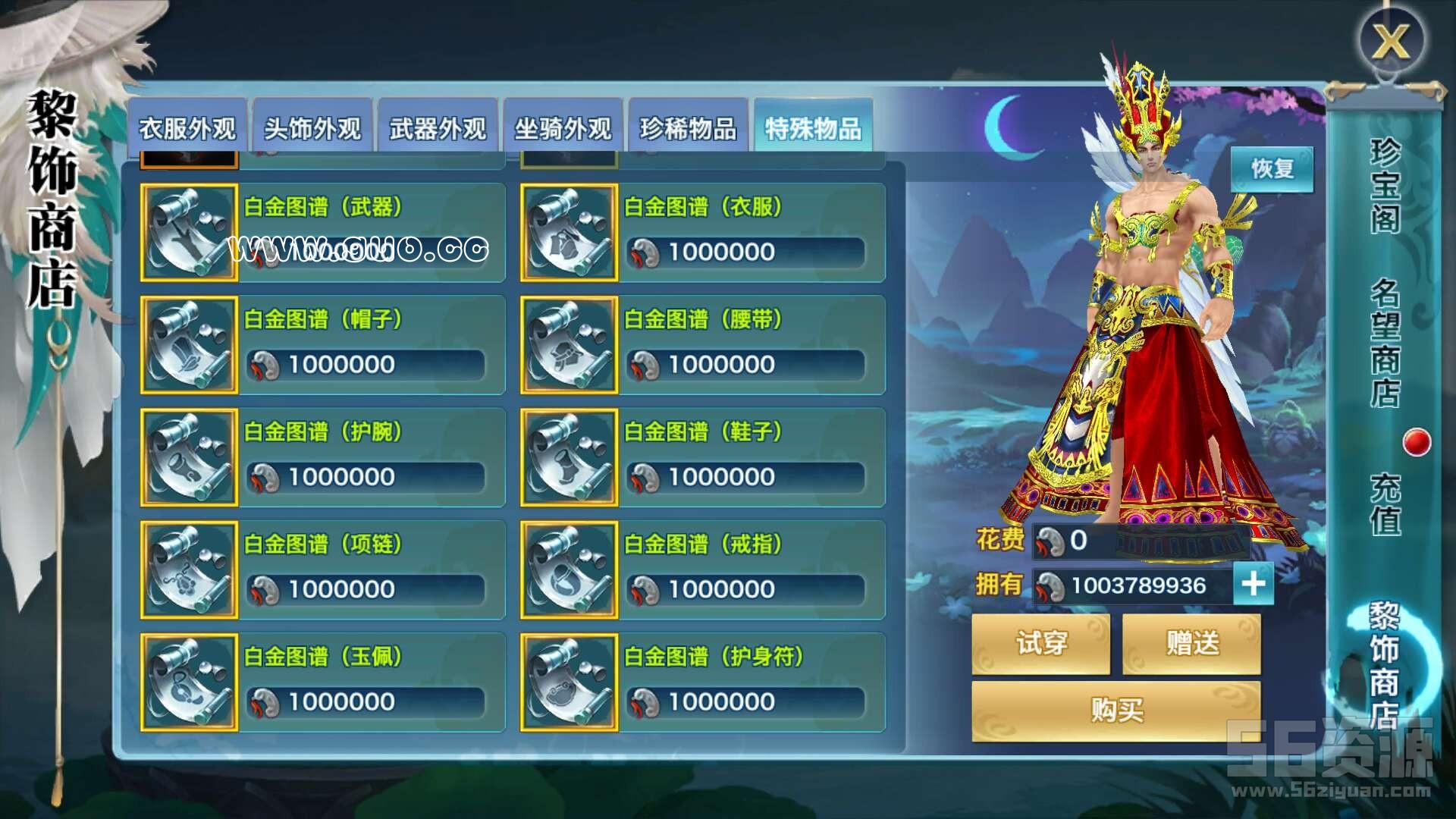
Task: Select the 白金图谱（戒指）scroll thumbnail
Action: click(570, 570)
